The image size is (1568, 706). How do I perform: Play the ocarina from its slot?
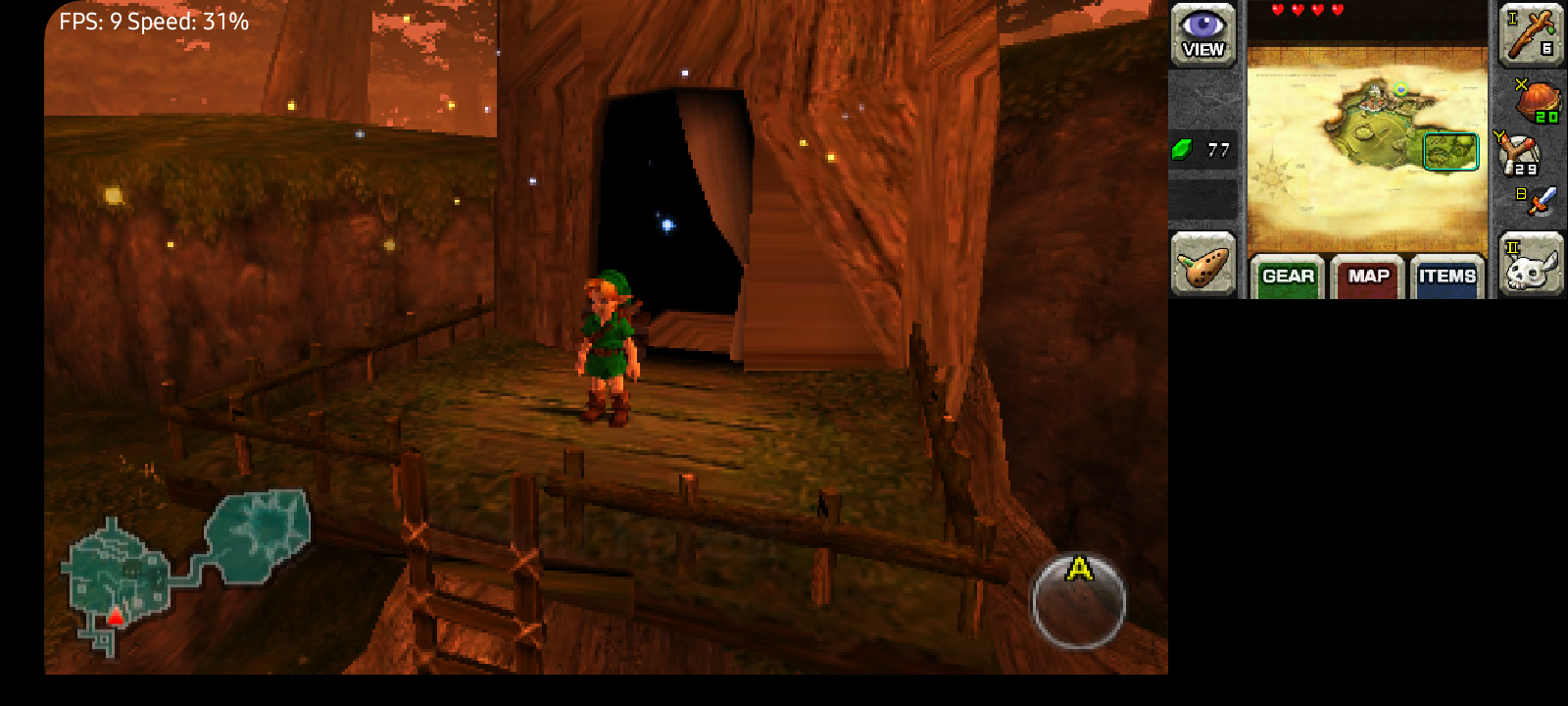[x=1202, y=265]
